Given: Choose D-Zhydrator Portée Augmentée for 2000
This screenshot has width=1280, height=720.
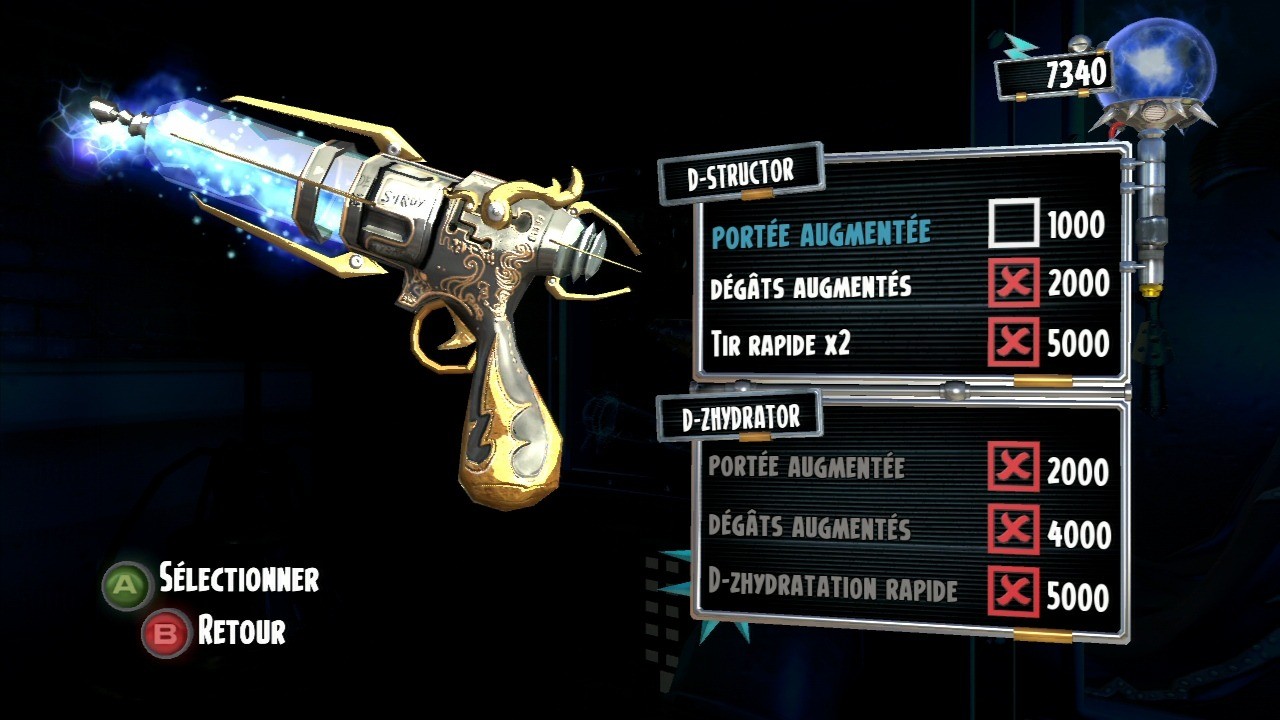Looking at the screenshot, I should coord(806,467).
